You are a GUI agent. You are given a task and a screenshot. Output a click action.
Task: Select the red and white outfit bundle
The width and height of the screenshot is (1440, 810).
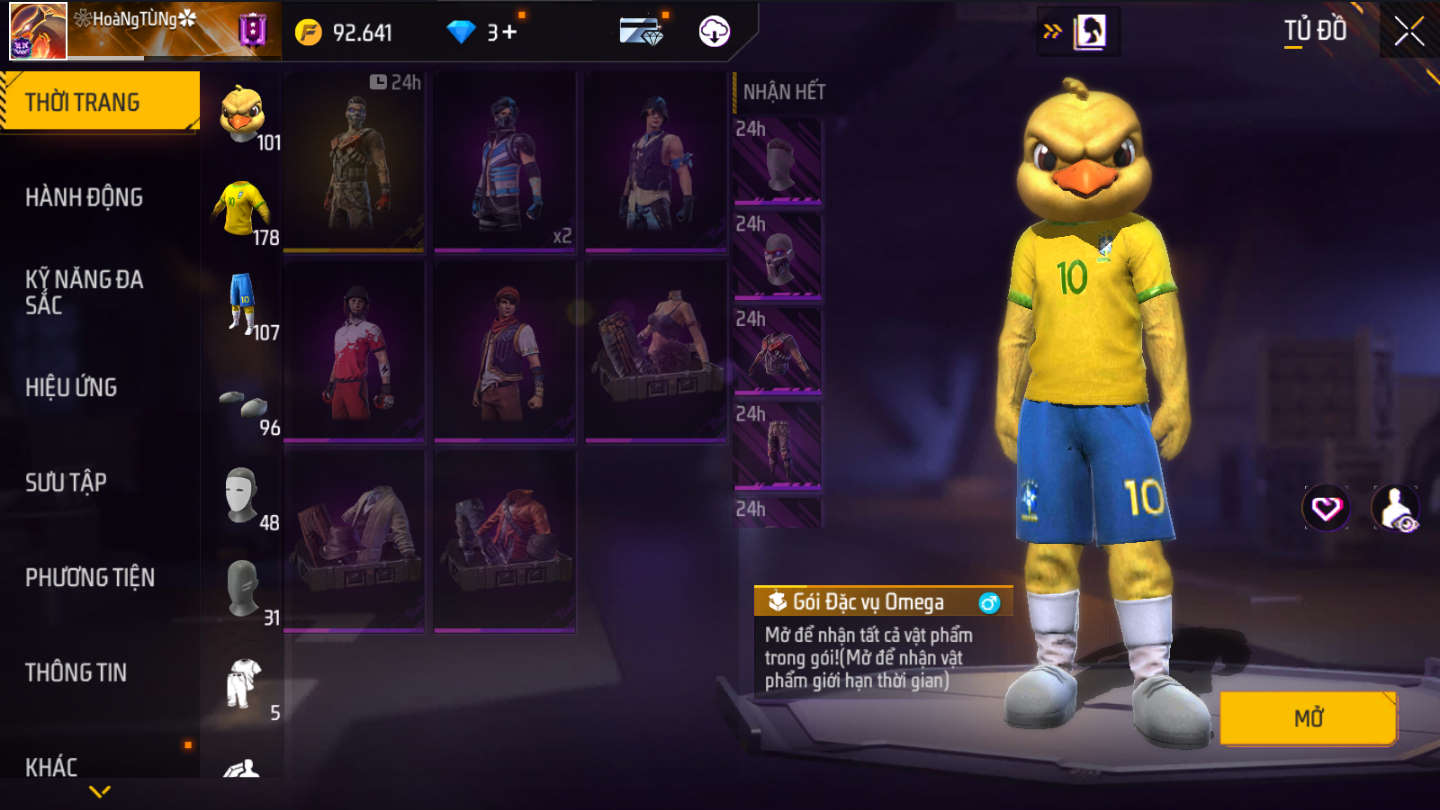point(355,350)
